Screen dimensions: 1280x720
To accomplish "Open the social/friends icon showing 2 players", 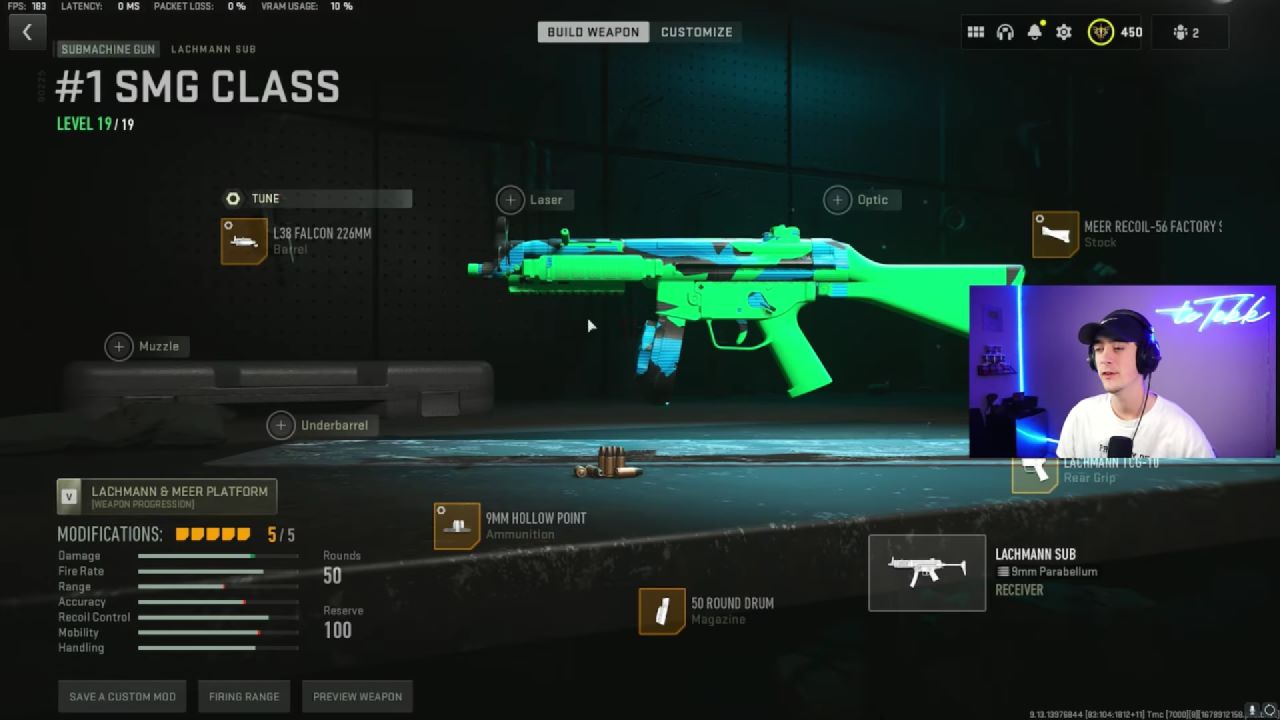I will click(x=1190, y=31).
